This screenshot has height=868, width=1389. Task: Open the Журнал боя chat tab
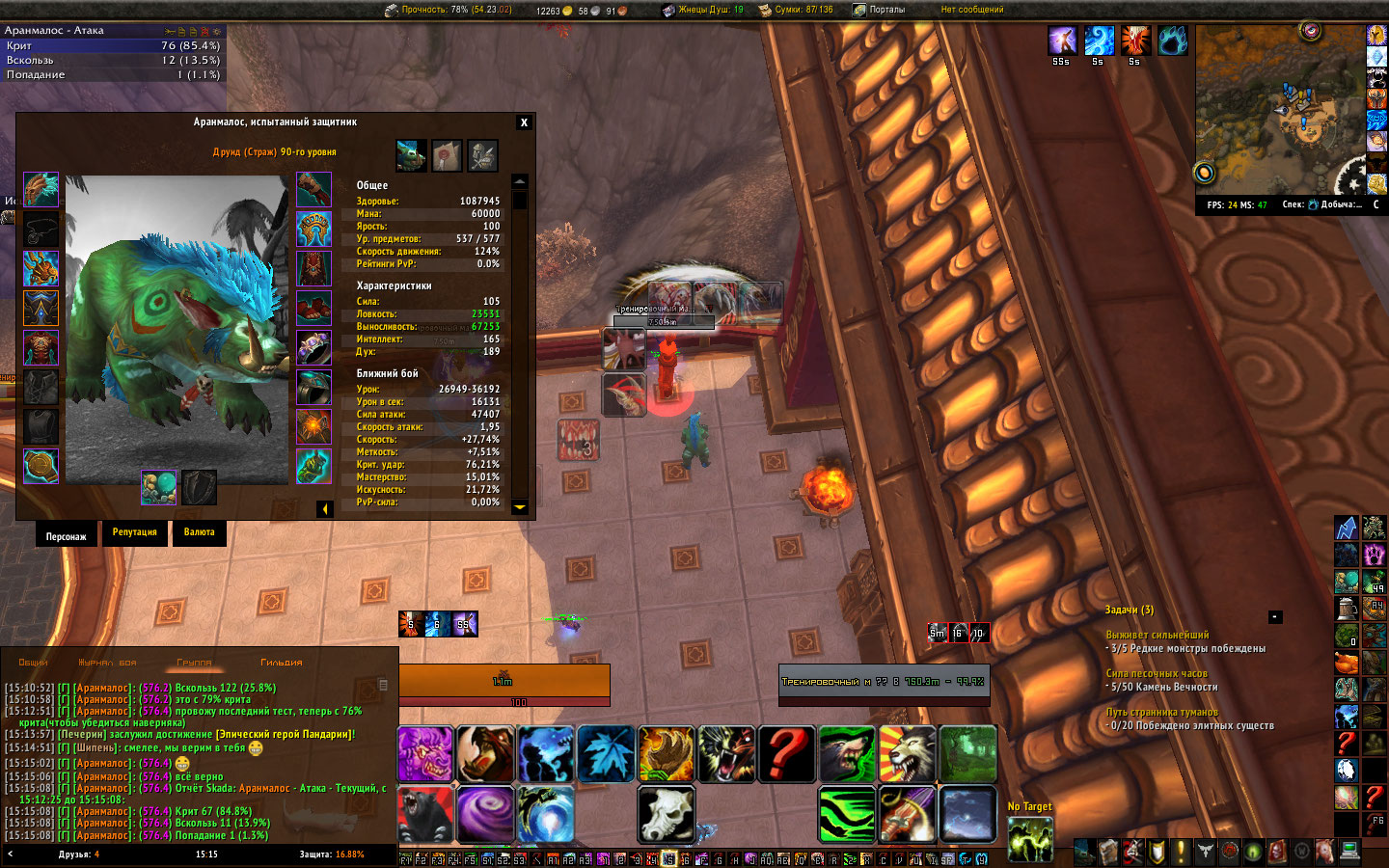(x=107, y=663)
